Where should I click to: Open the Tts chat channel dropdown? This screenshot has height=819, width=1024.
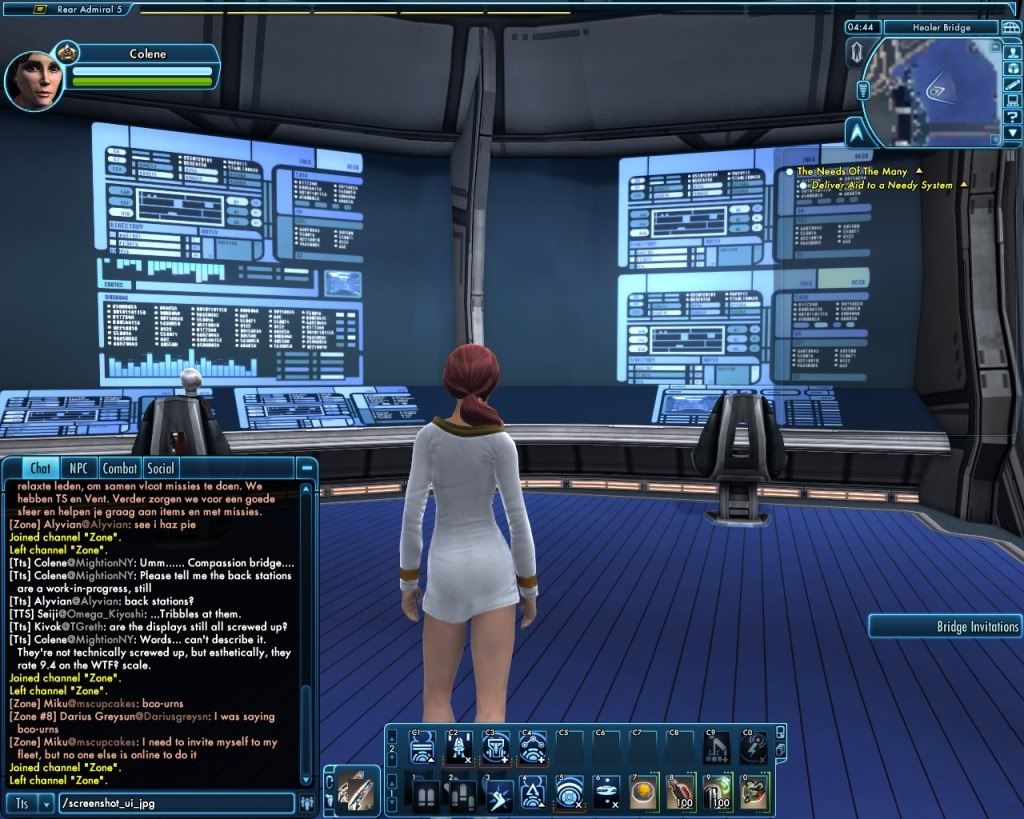[45, 803]
